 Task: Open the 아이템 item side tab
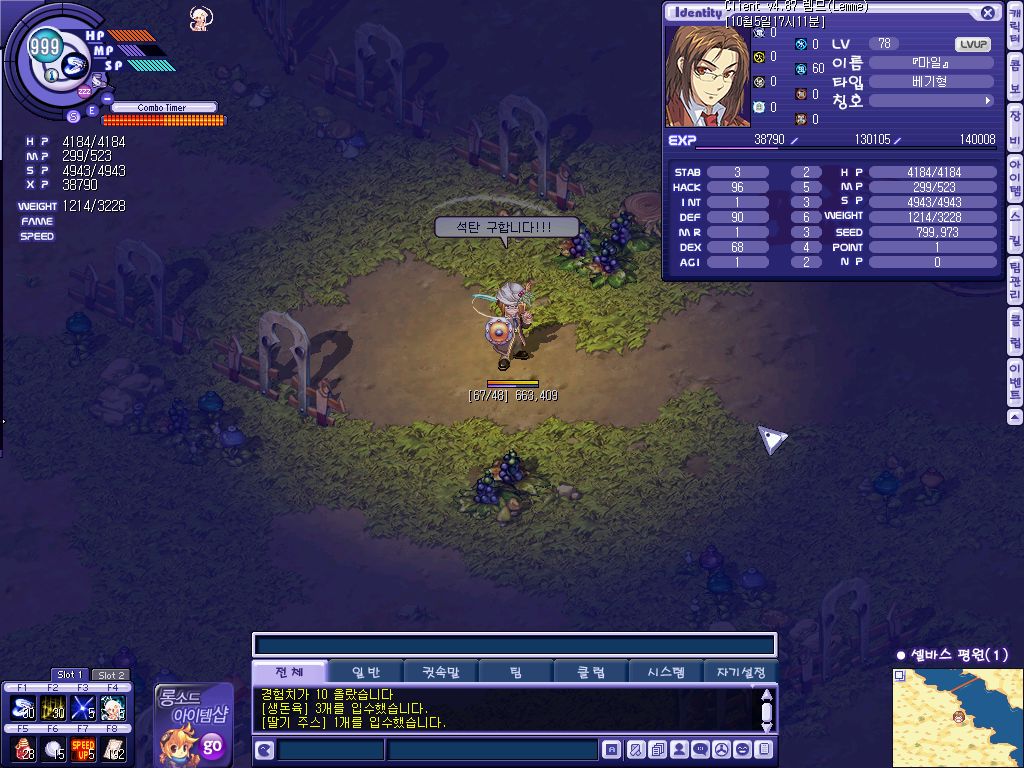(1014, 184)
